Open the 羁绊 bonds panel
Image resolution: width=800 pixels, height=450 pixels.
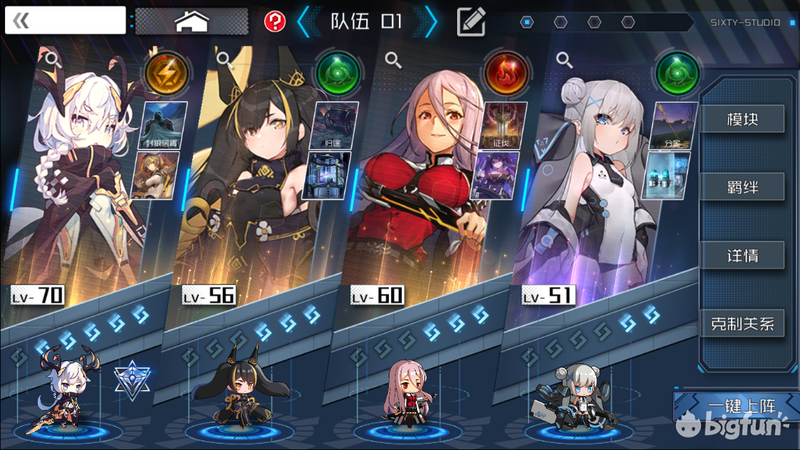741,187
